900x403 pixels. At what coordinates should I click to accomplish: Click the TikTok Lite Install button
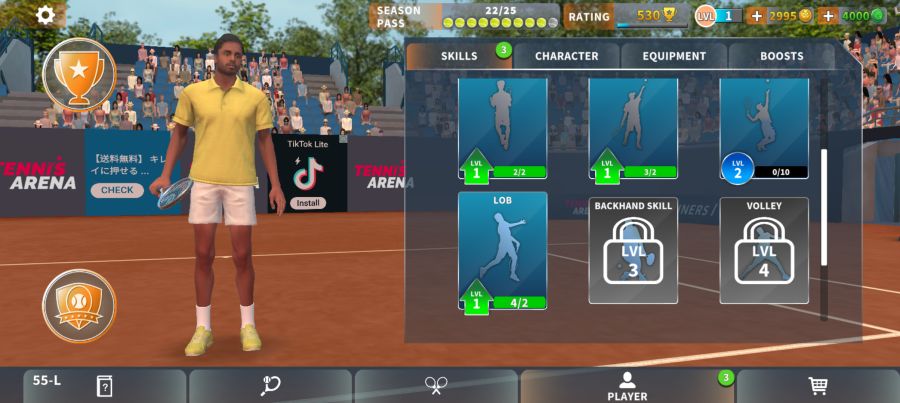[308, 203]
